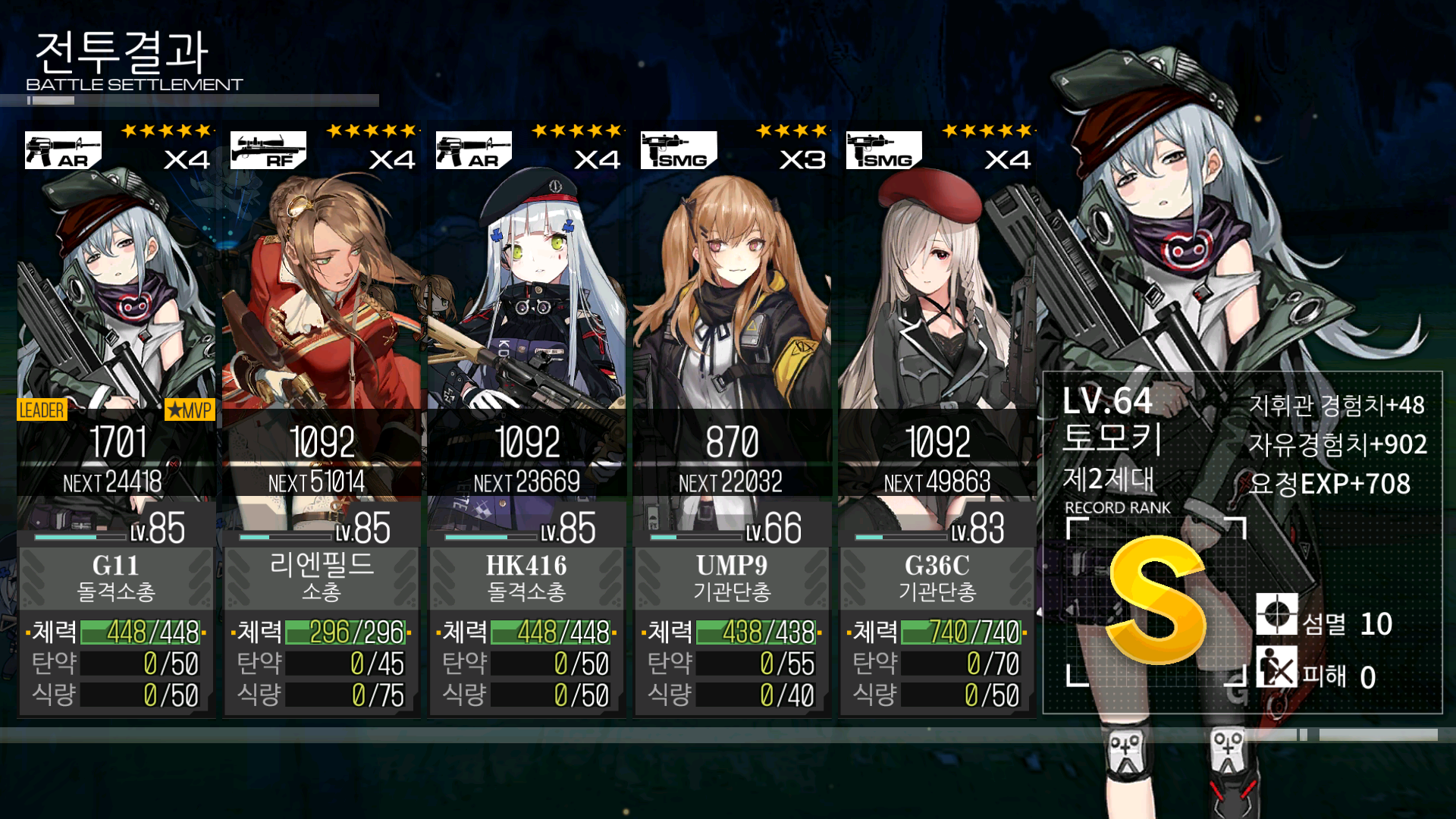The height and width of the screenshot is (819, 1456).
Task: Select the G11 leader card
Action: (x=116, y=421)
